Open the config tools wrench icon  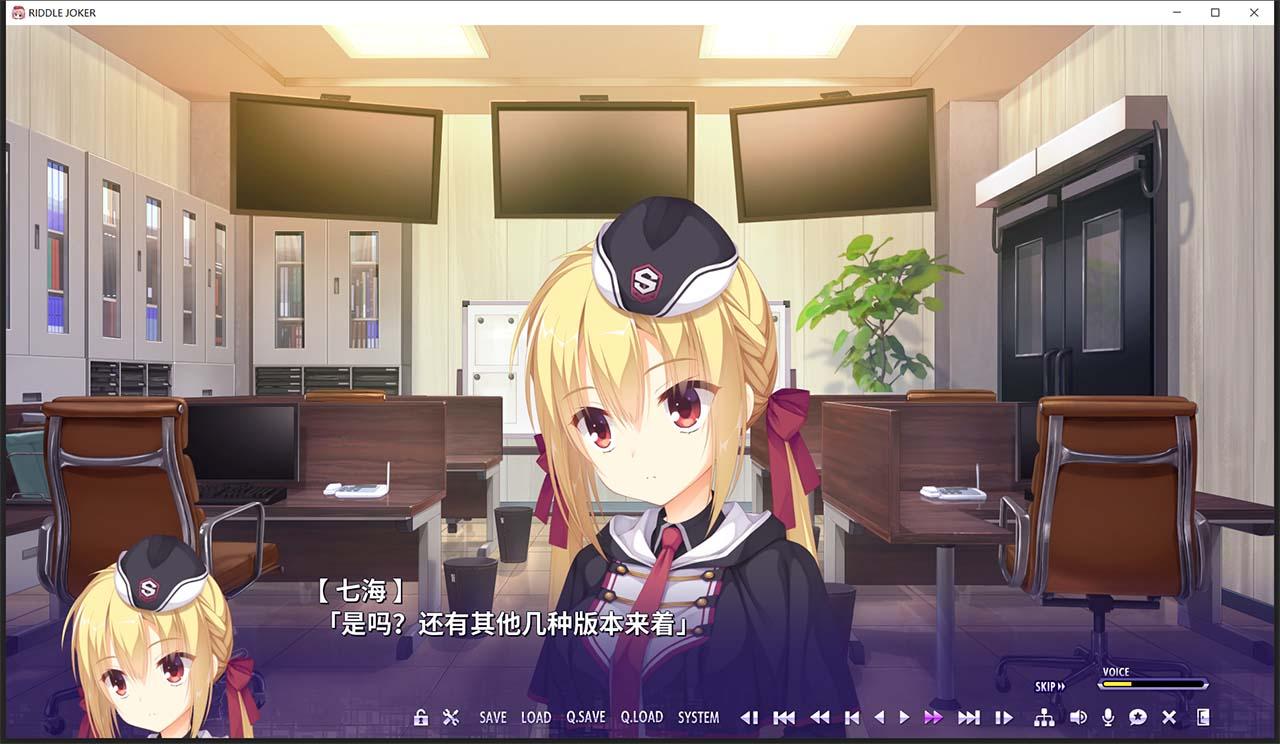point(451,717)
